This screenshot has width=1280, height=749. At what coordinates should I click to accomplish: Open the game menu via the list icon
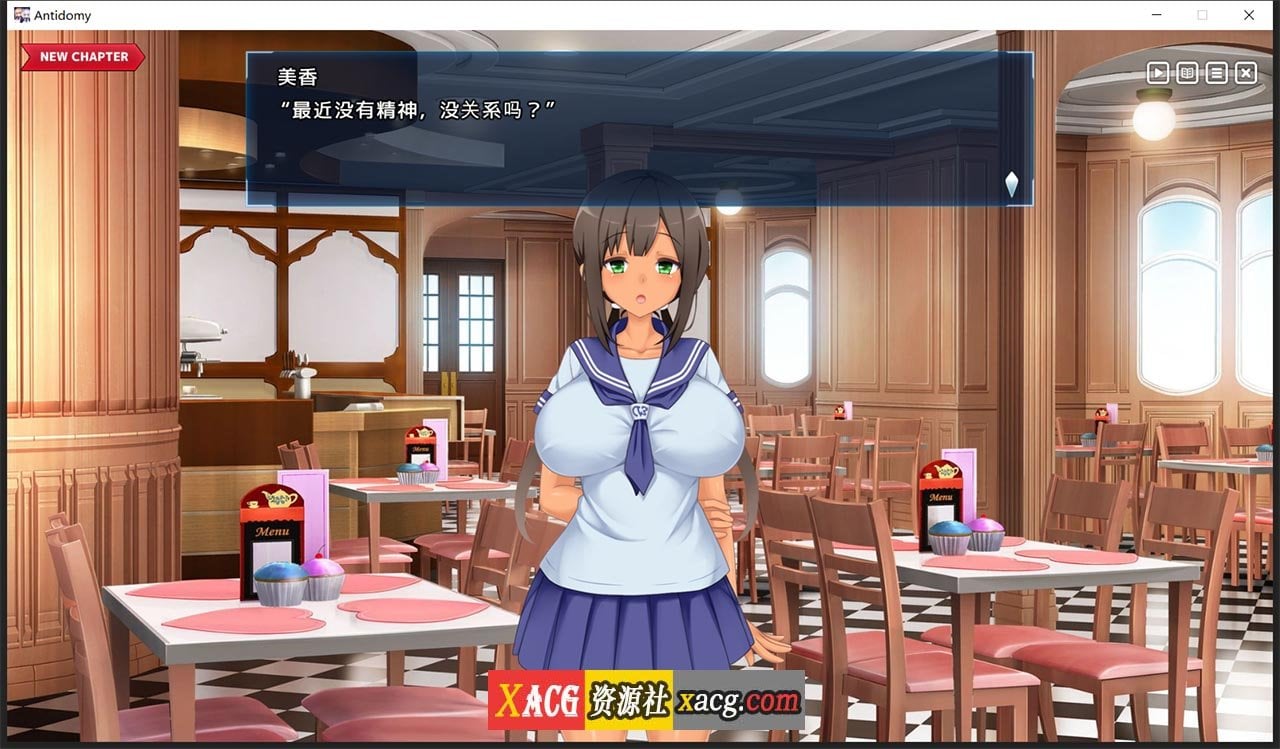click(1216, 73)
